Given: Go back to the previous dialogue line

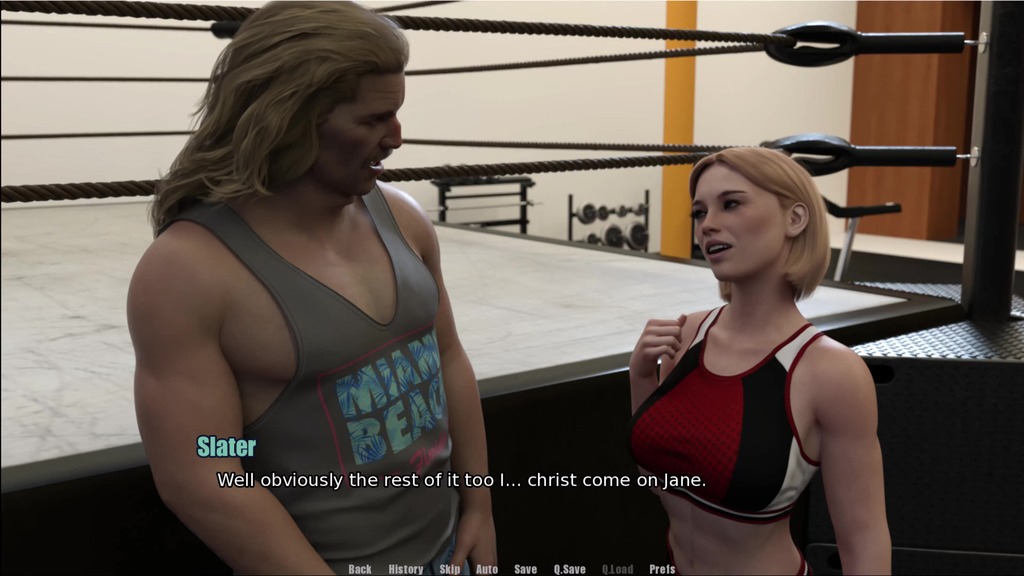Looking at the screenshot, I should [360, 569].
